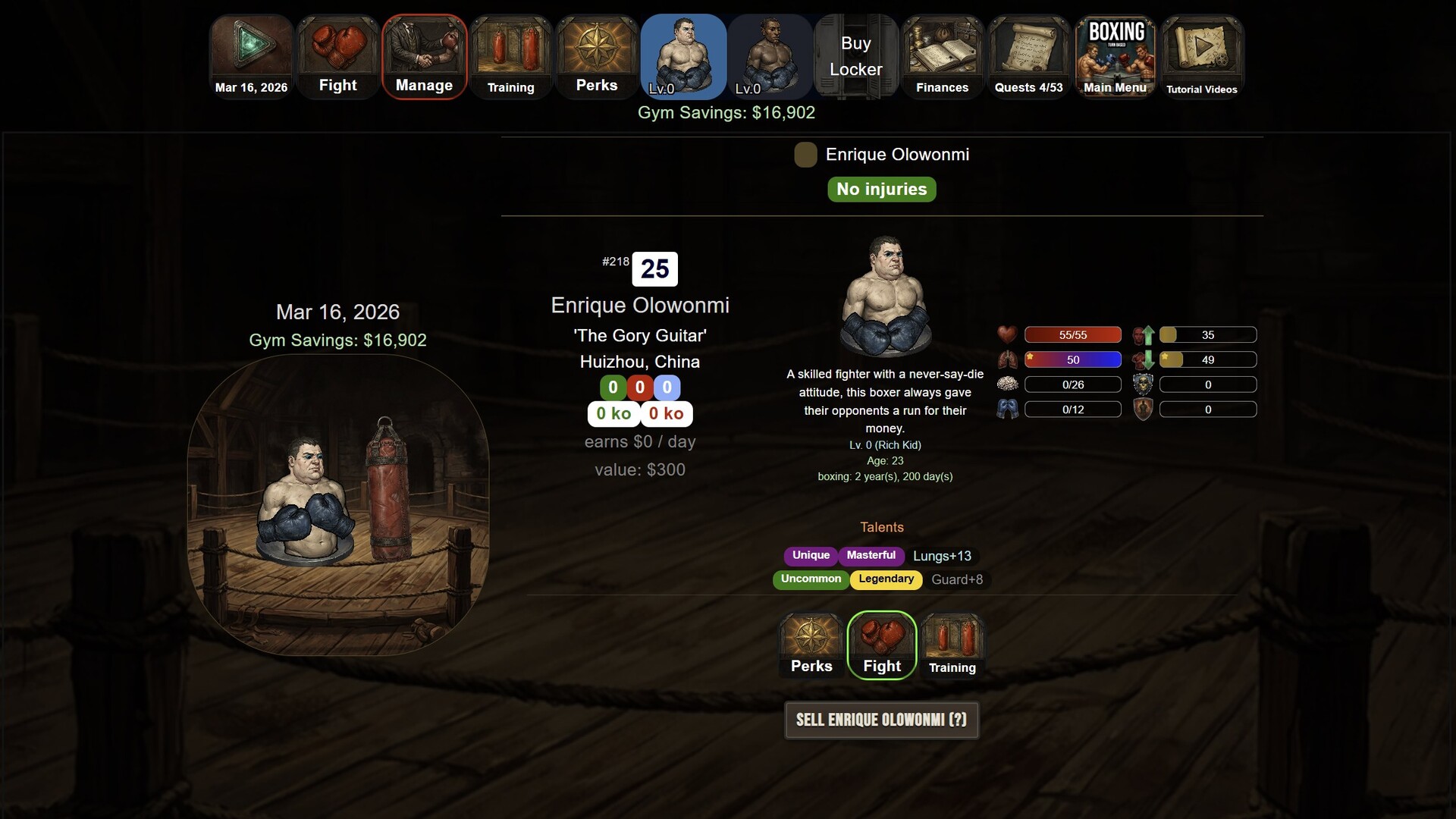
Task: Select the highlighted pale boxer portrait slot
Action: pyautogui.click(x=683, y=57)
